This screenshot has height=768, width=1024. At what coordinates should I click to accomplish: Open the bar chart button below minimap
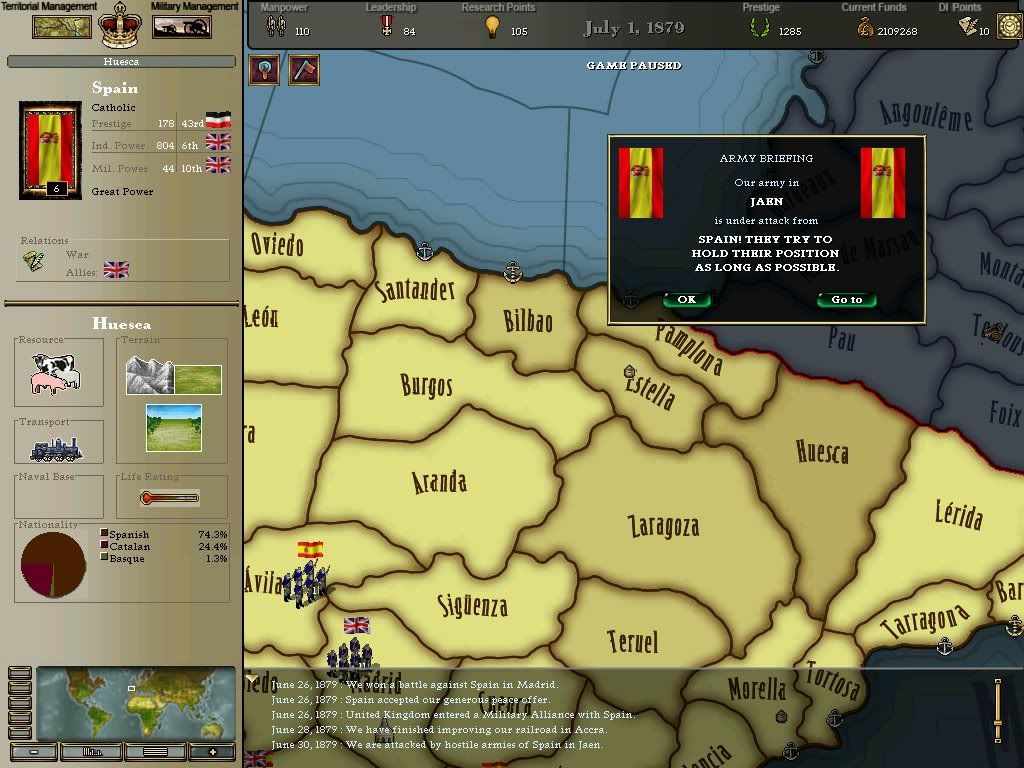point(93,752)
